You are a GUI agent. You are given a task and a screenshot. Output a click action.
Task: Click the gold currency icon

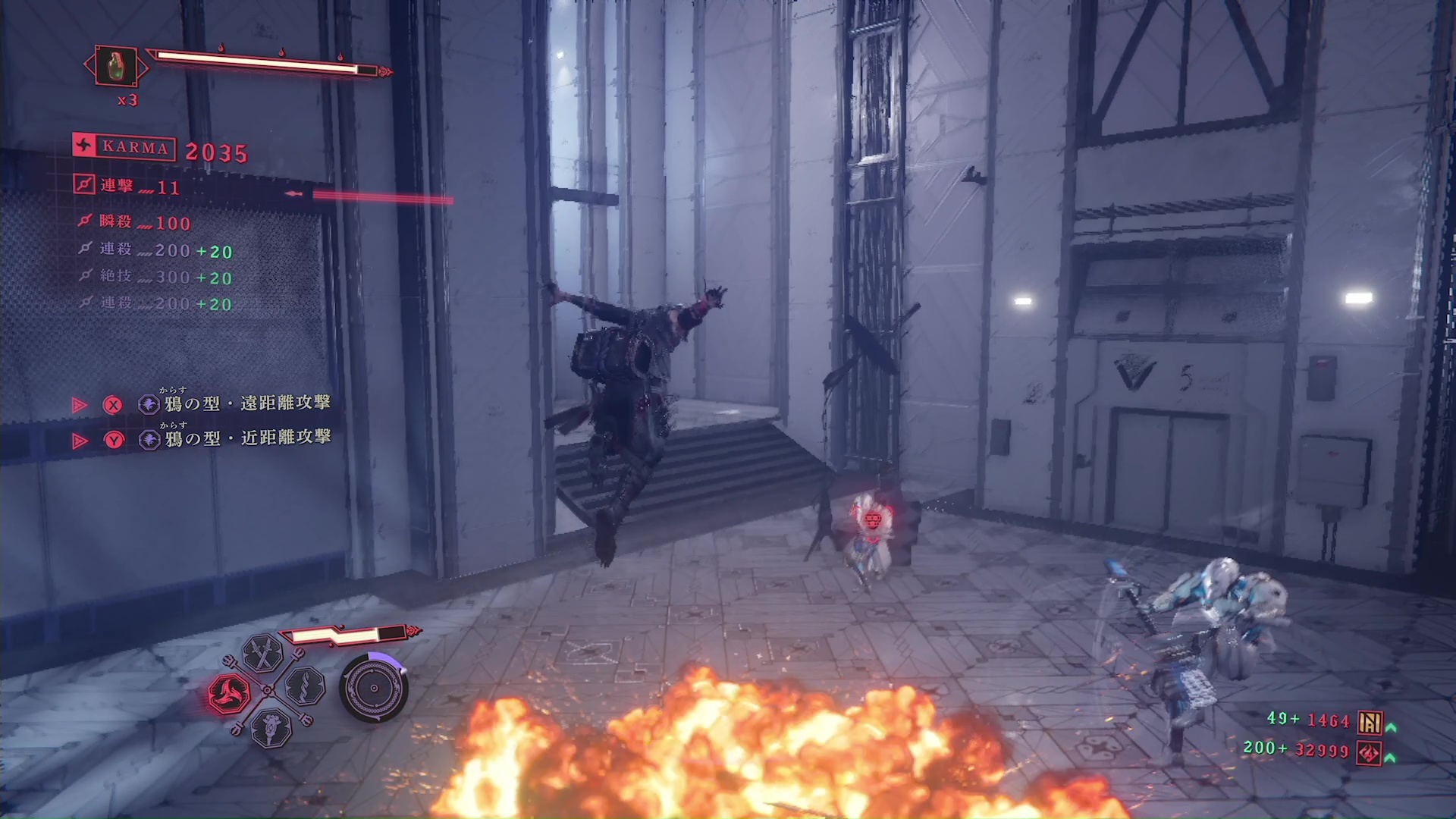(x=1370, y=722)
